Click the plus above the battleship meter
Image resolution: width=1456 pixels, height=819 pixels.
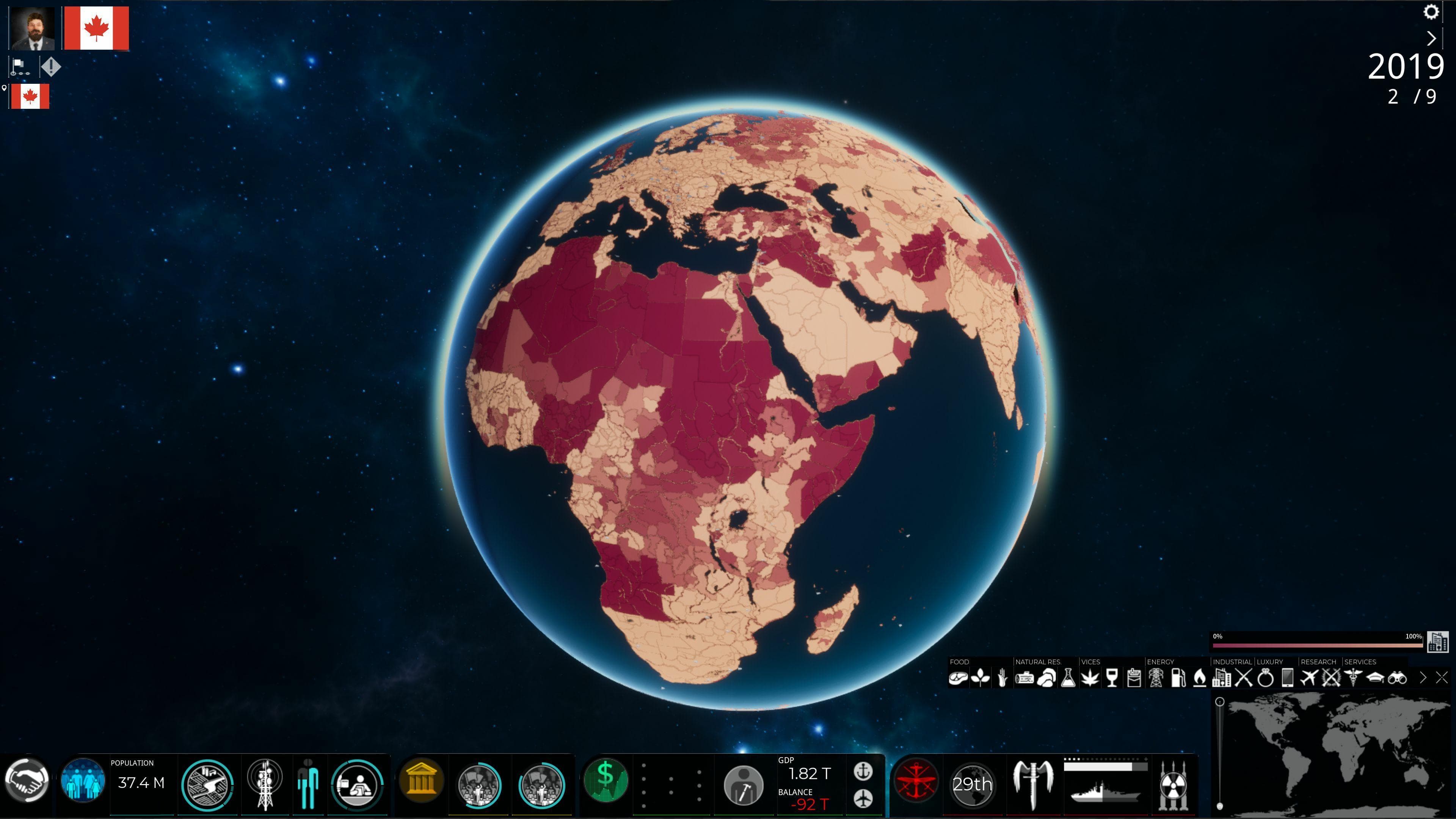click(1146, 759)
